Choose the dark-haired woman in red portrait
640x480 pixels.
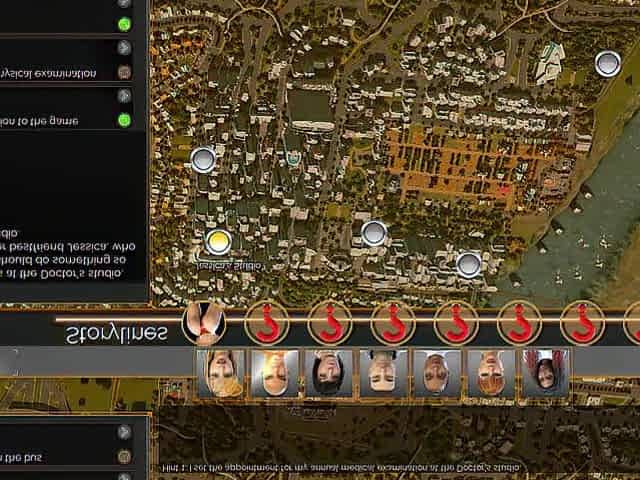[545, 373]
